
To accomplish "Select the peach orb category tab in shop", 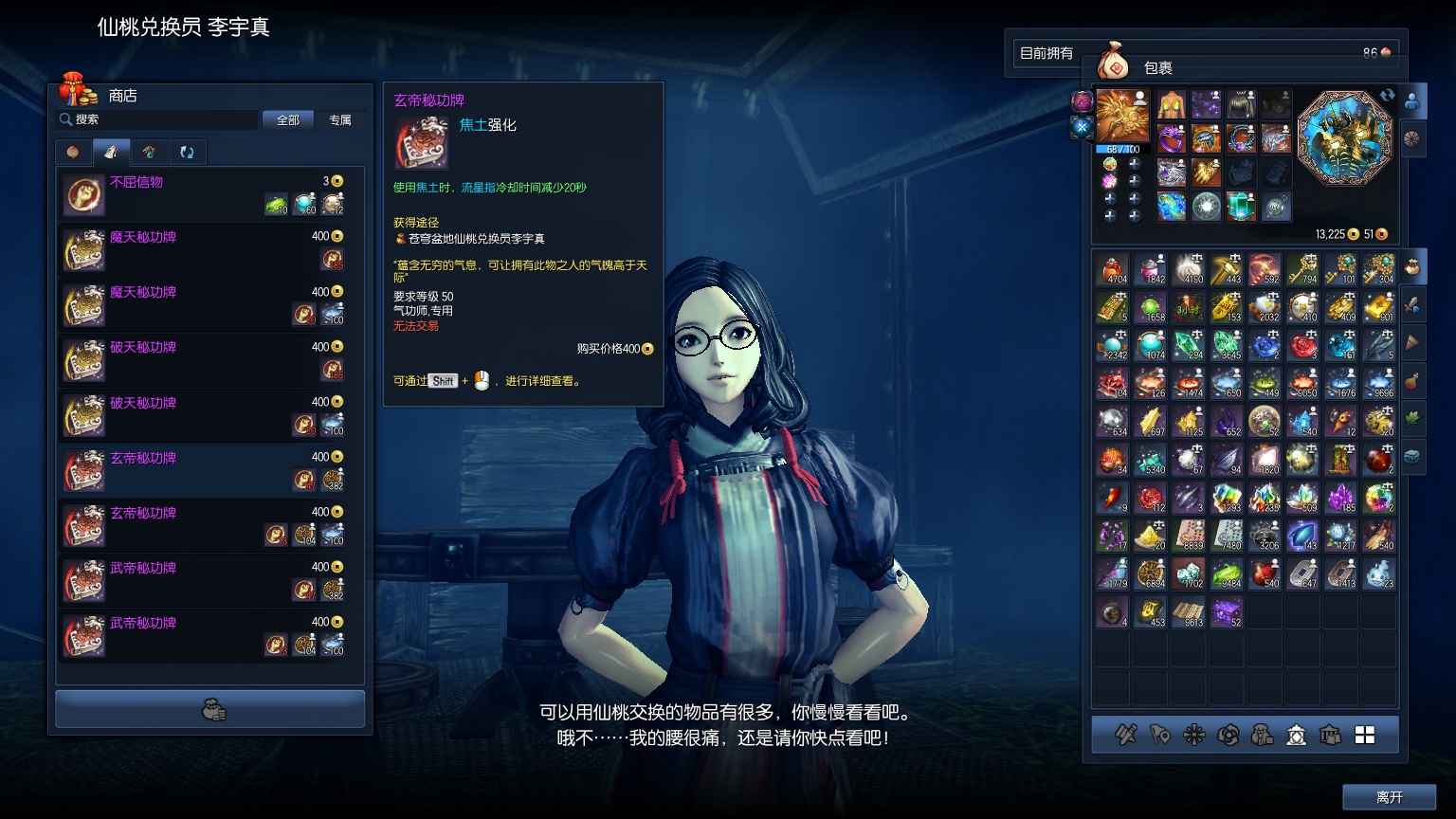I will pyautogui.click(x=73, y=152).
